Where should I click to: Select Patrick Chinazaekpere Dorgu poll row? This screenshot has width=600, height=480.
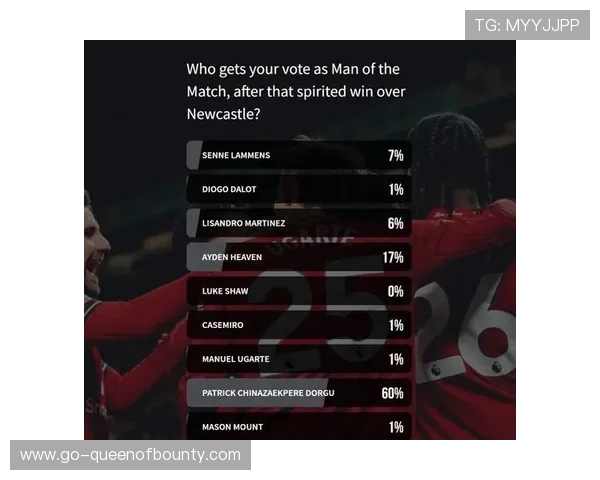(x=298, y=393)
